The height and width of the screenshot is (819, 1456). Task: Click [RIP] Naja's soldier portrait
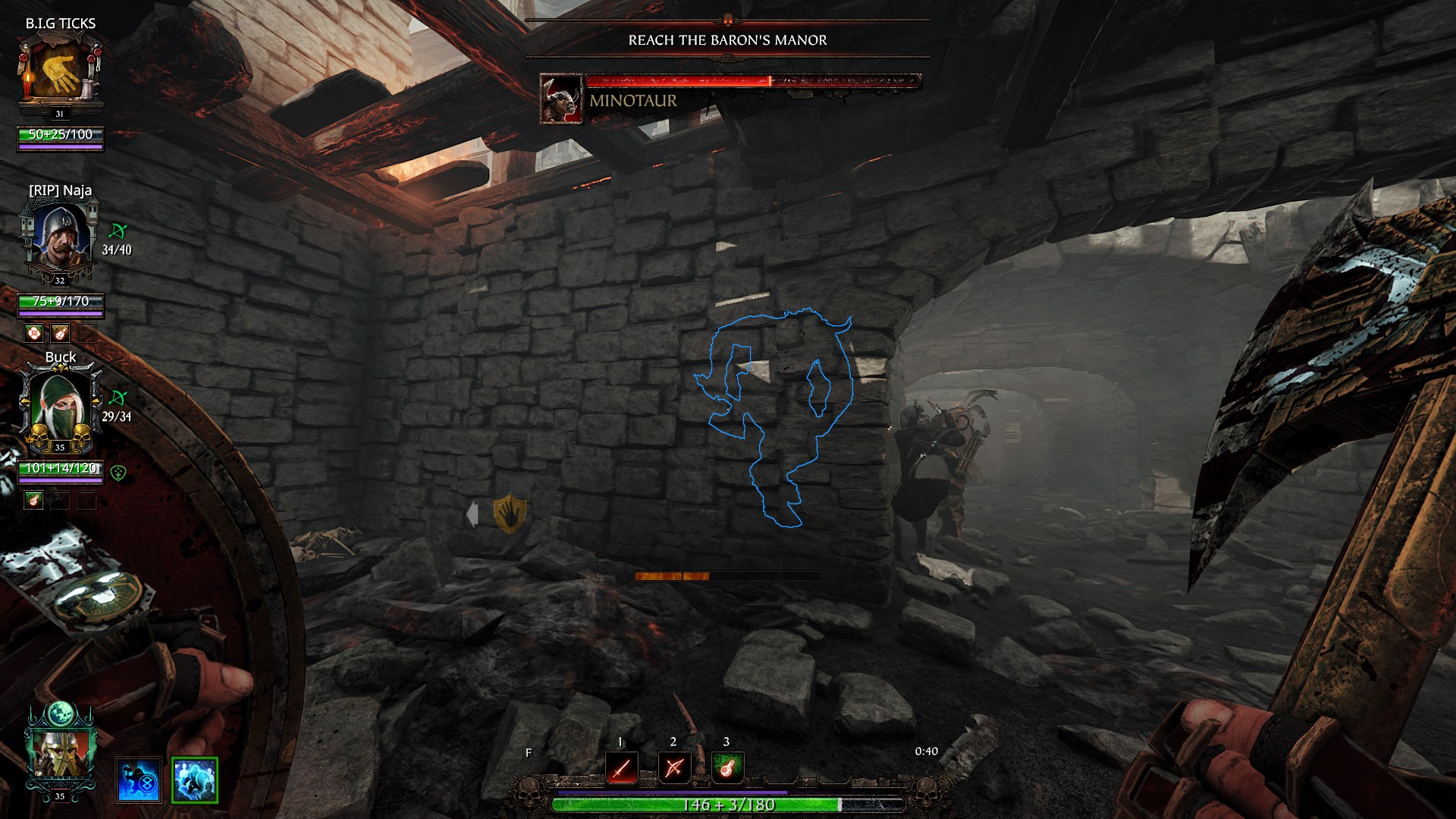coord(60,237)
